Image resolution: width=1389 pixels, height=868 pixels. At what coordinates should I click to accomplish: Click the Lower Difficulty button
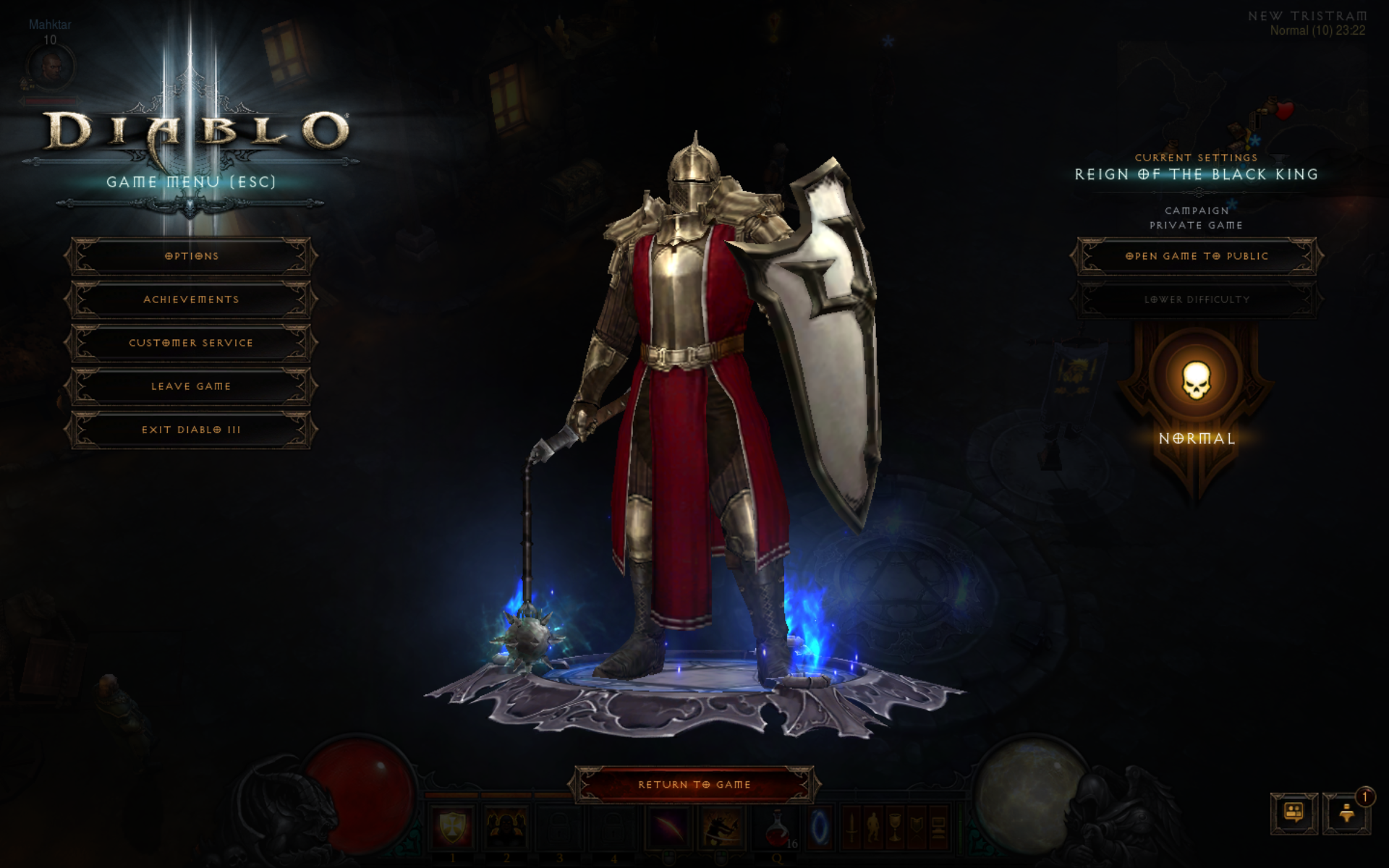(x=1197, y=299)
